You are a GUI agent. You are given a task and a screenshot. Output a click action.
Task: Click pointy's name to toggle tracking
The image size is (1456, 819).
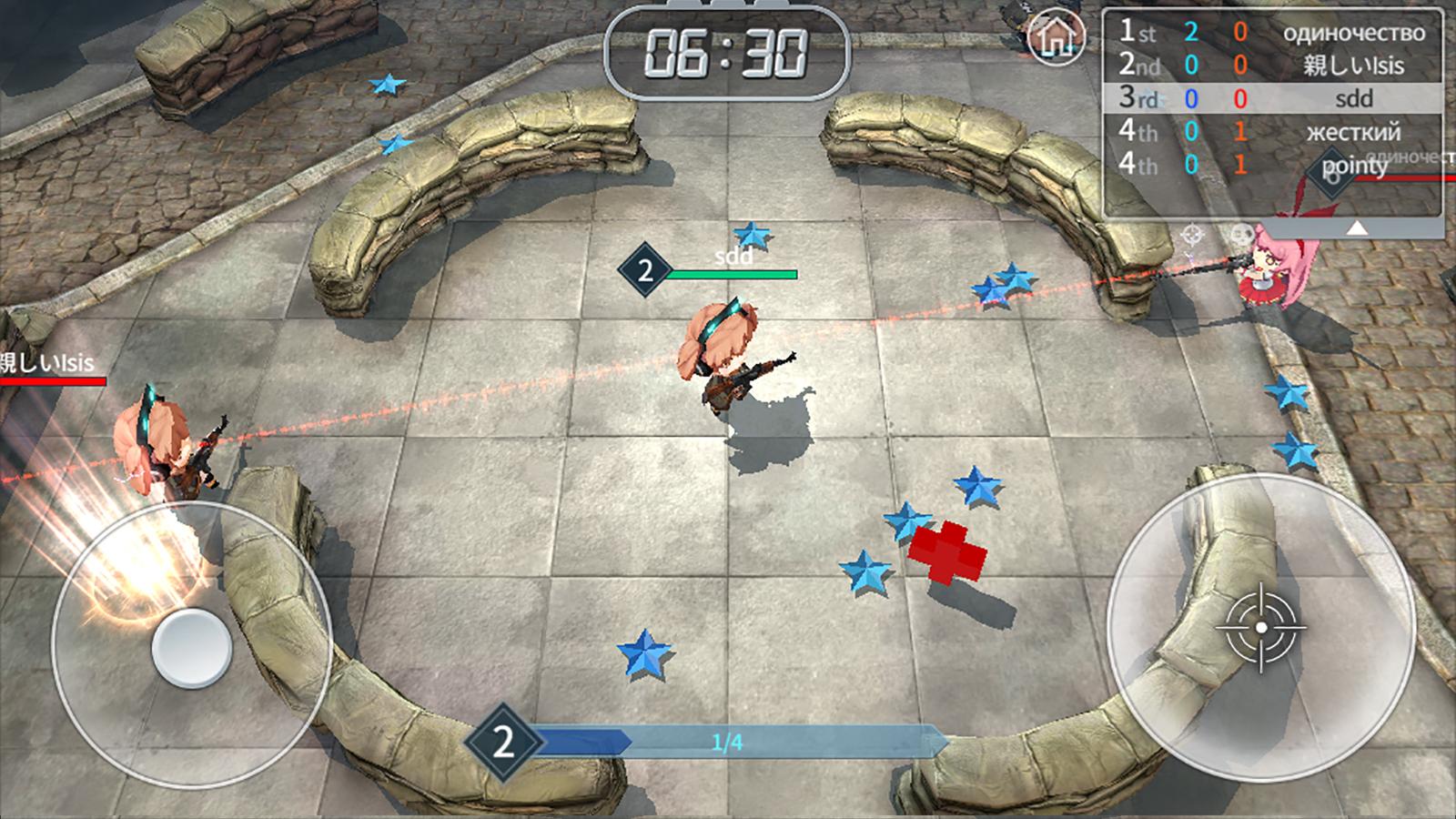pos(1355,167)
